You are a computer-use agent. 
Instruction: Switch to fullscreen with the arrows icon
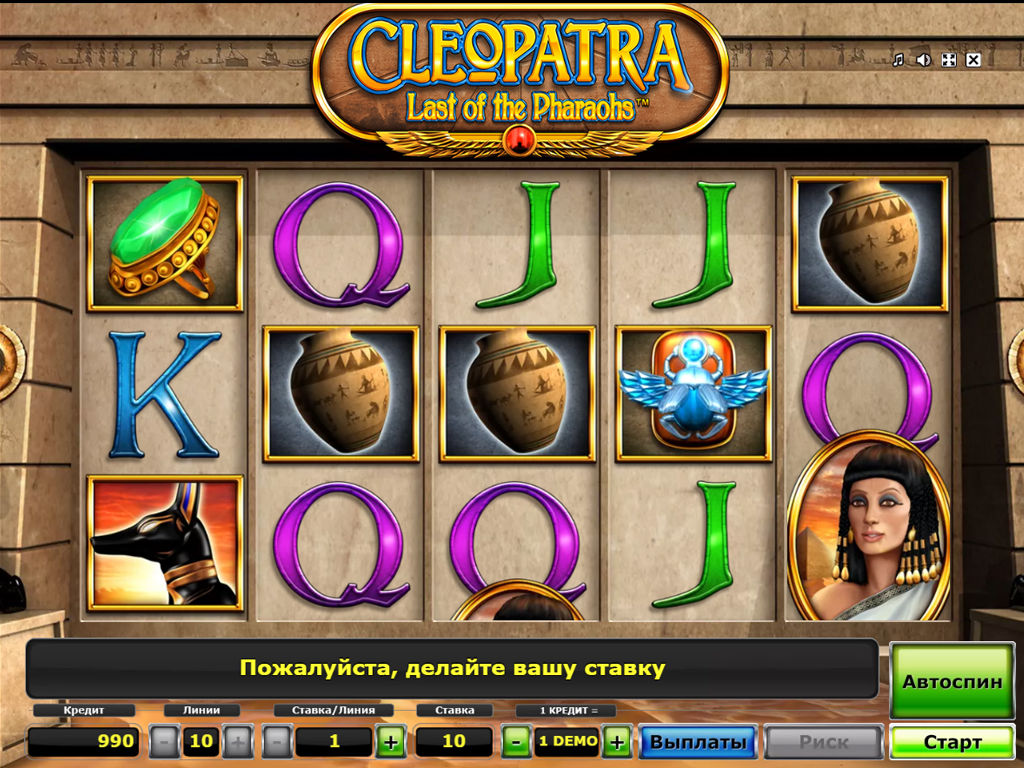(948, 60)
